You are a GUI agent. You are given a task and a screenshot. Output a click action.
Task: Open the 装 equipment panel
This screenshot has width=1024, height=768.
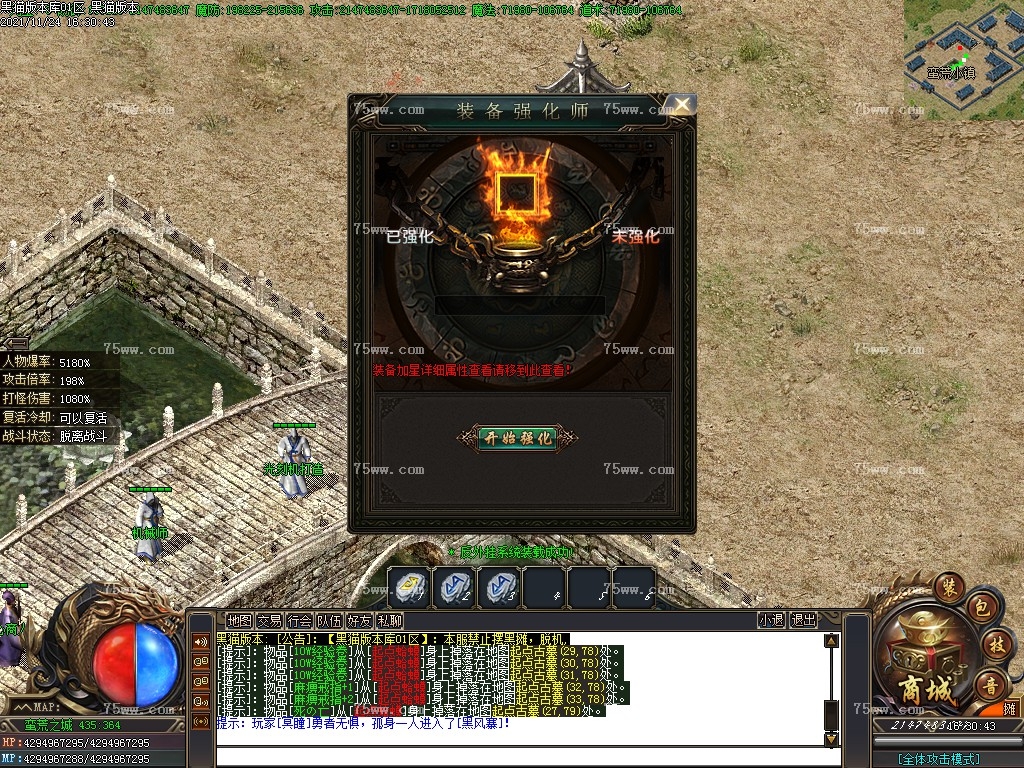click(948, 586)
